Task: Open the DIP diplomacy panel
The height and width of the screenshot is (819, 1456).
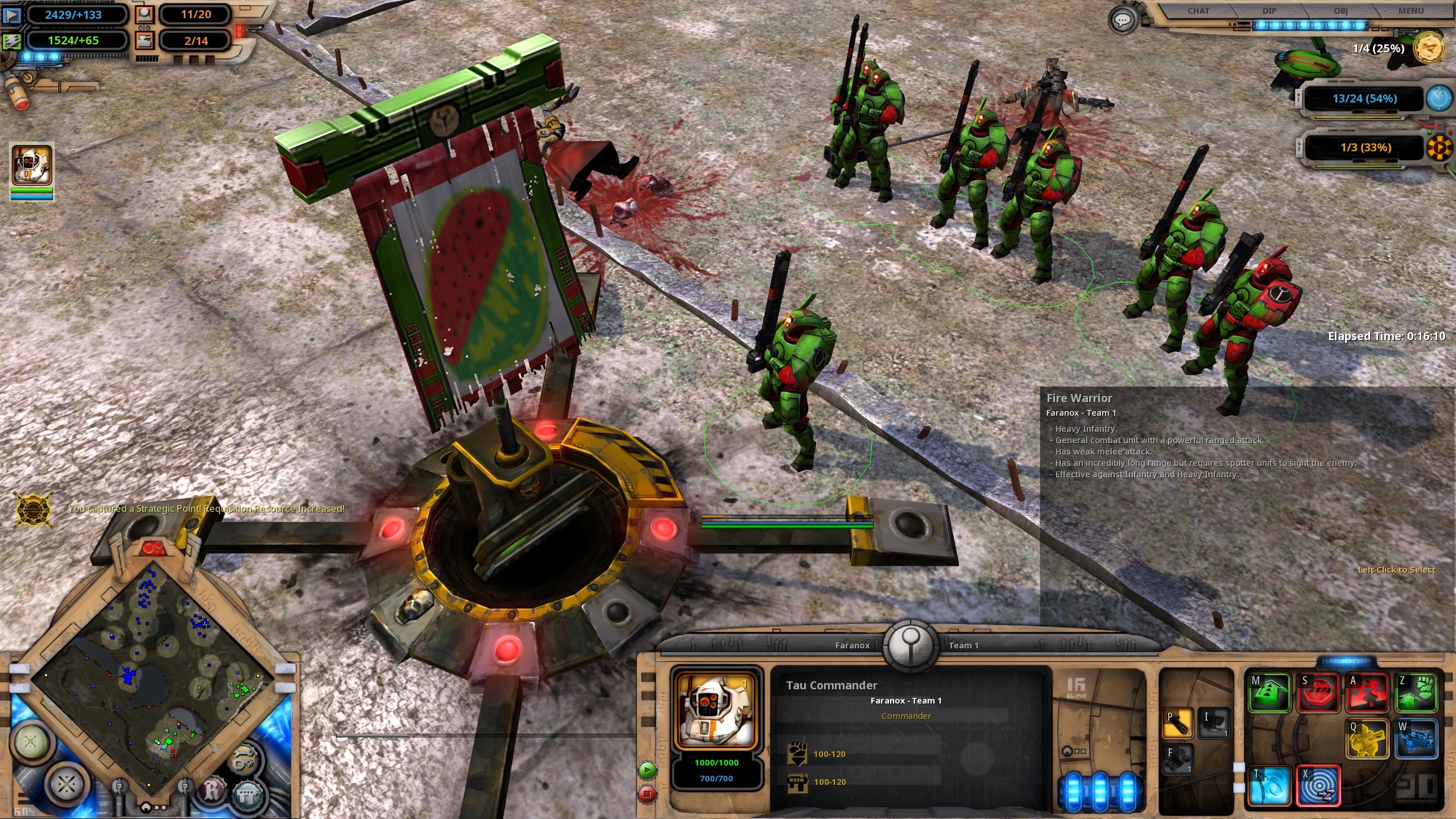Action: click(1269, 11)
